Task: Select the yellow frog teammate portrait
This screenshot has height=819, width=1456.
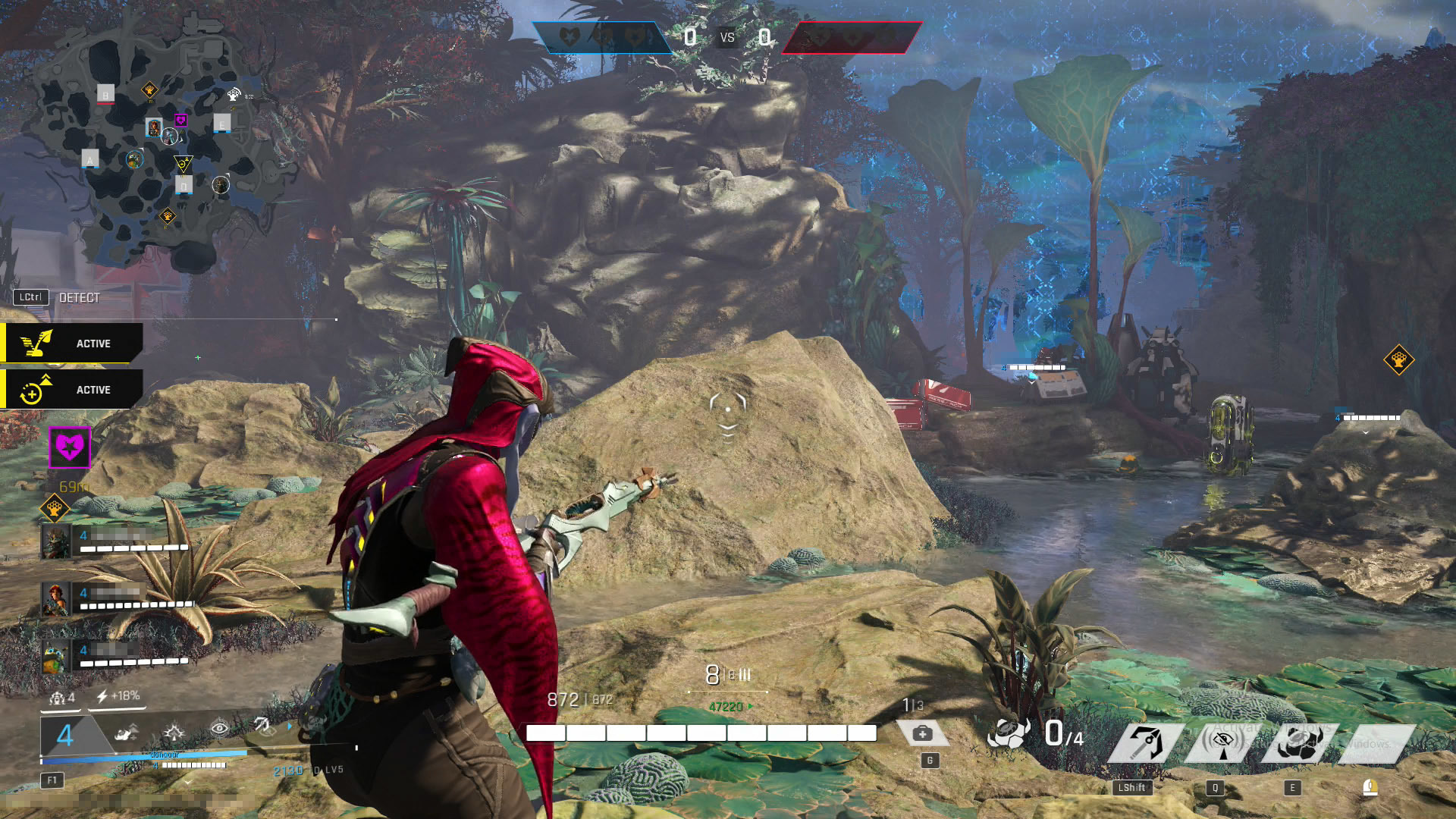Action: 56,657
